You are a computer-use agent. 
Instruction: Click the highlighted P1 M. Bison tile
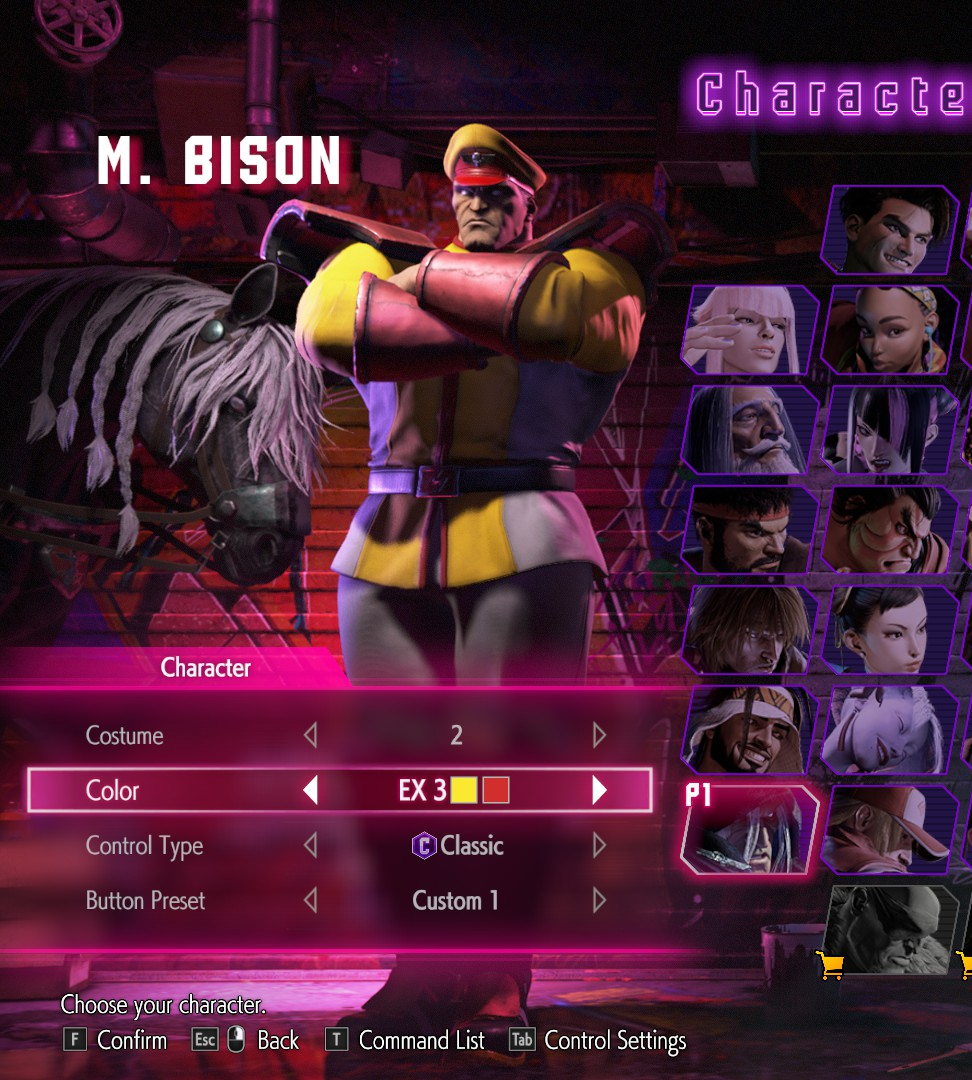tap(750, 829)
